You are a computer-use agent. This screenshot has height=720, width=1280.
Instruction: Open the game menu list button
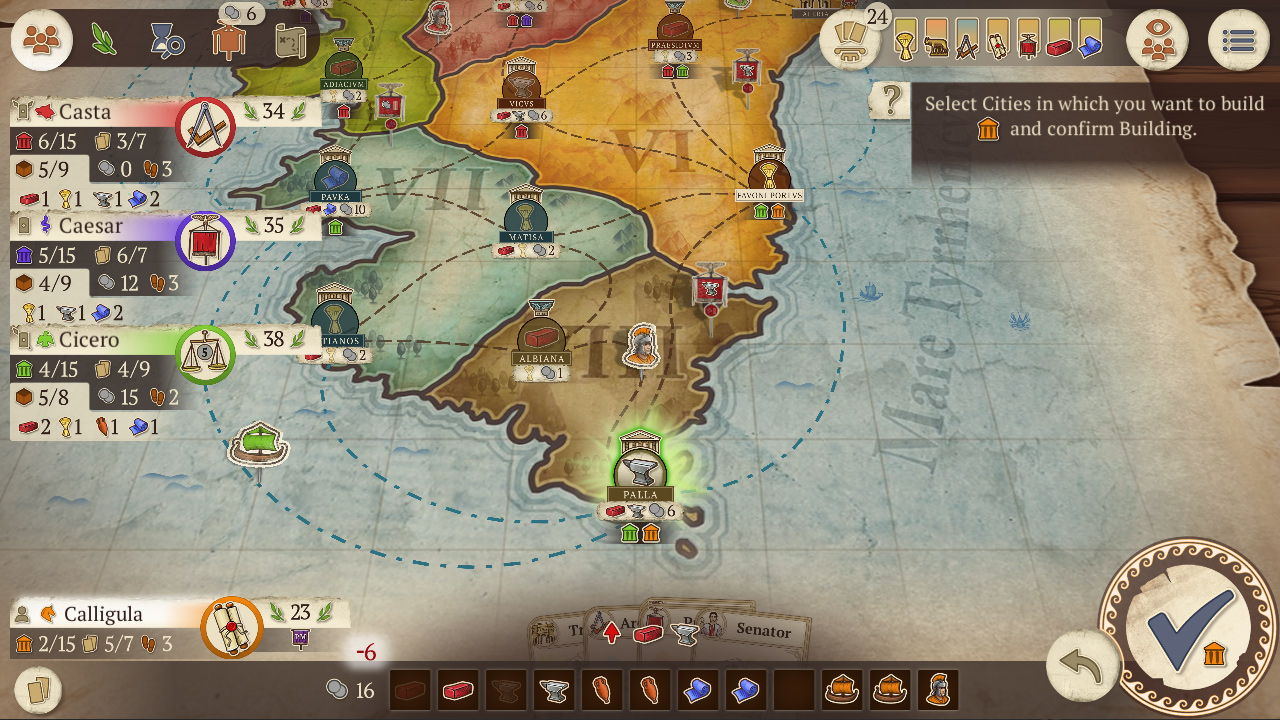tap(1238, 40)
